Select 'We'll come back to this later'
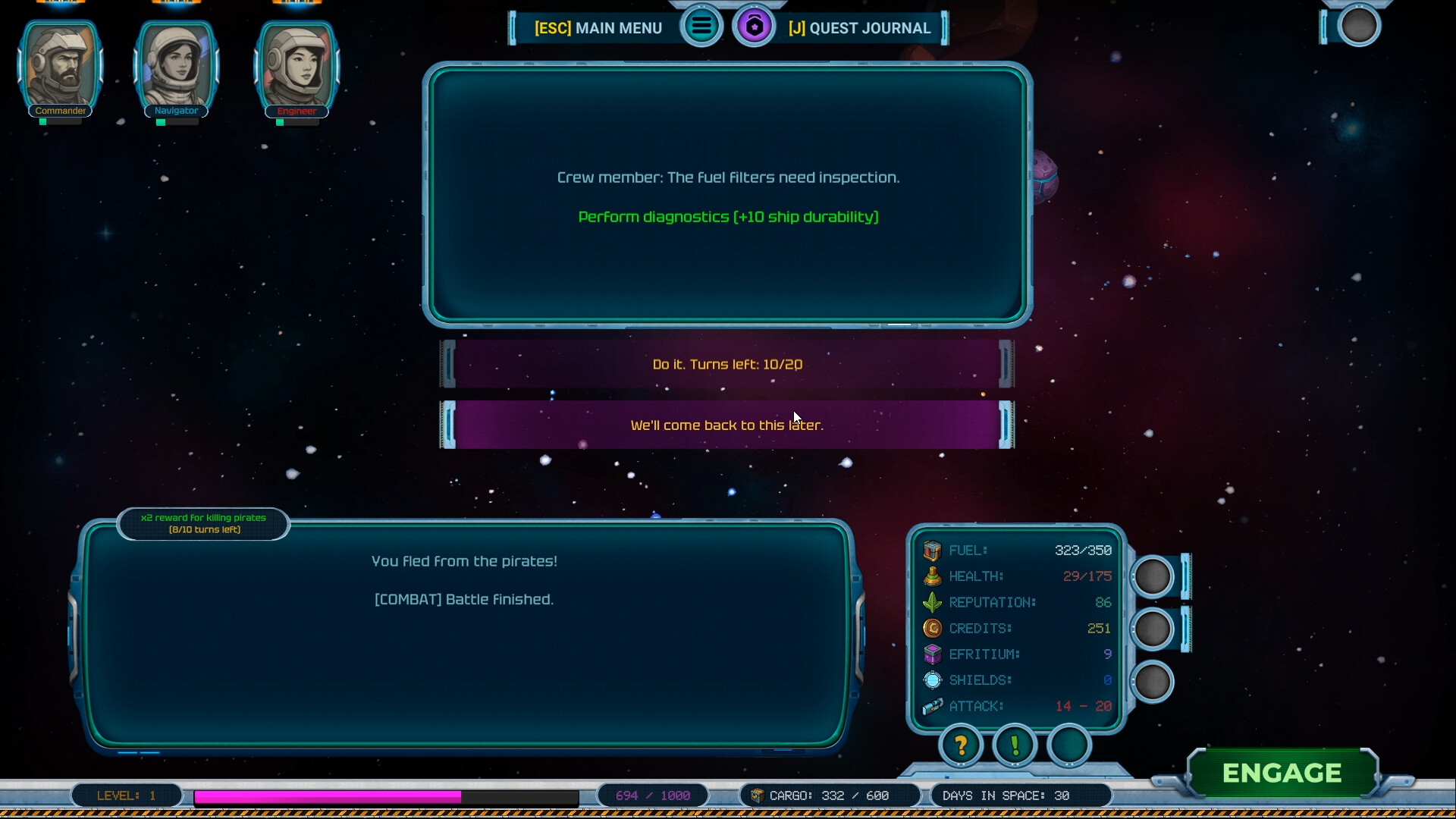 tap(726, 425)
